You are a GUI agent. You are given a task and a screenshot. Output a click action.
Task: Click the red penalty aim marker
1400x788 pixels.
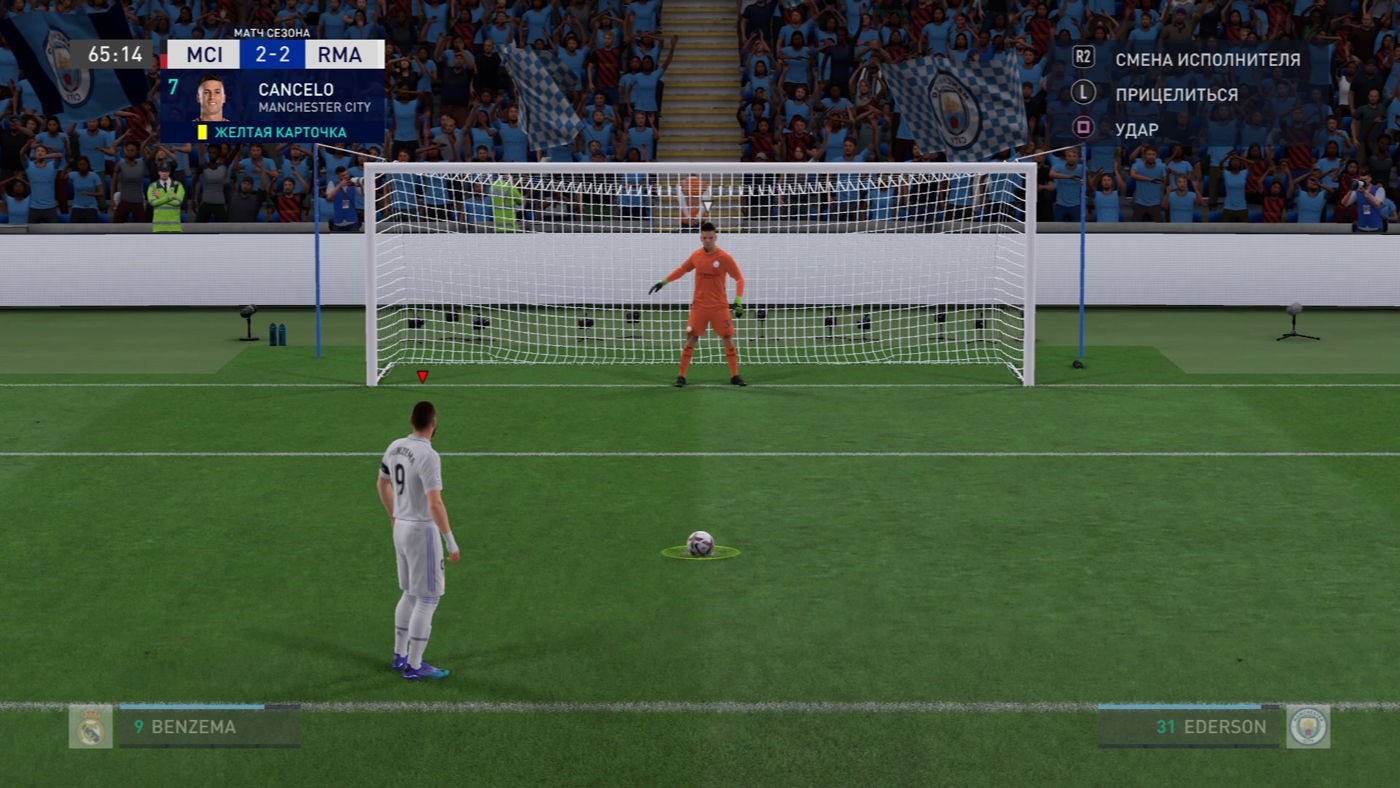(422, 376)
